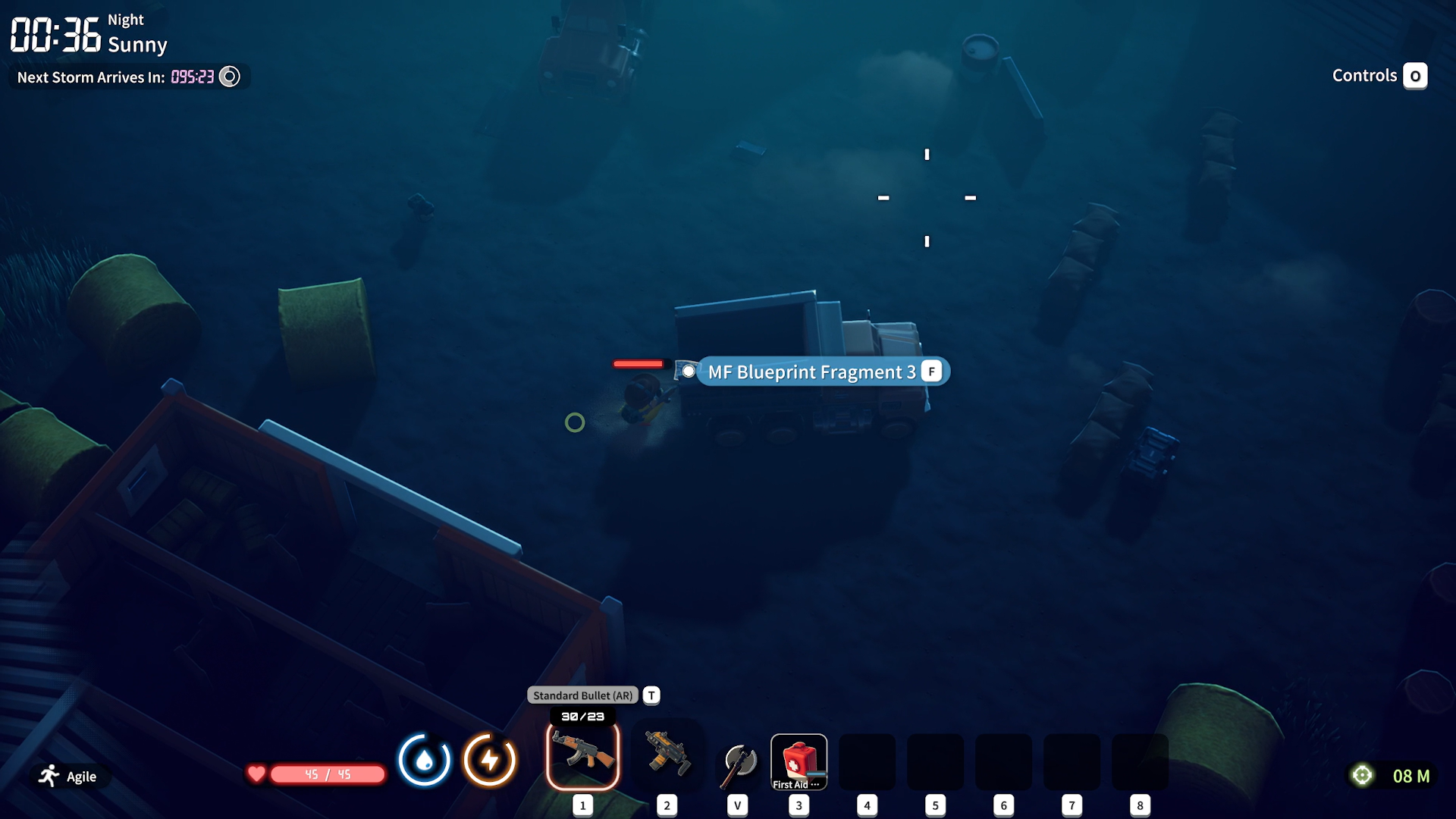Select the AK rifle weapon slot
Image resolution: width=1456 pixels, height=819 pixels.
tap(582, 755)
